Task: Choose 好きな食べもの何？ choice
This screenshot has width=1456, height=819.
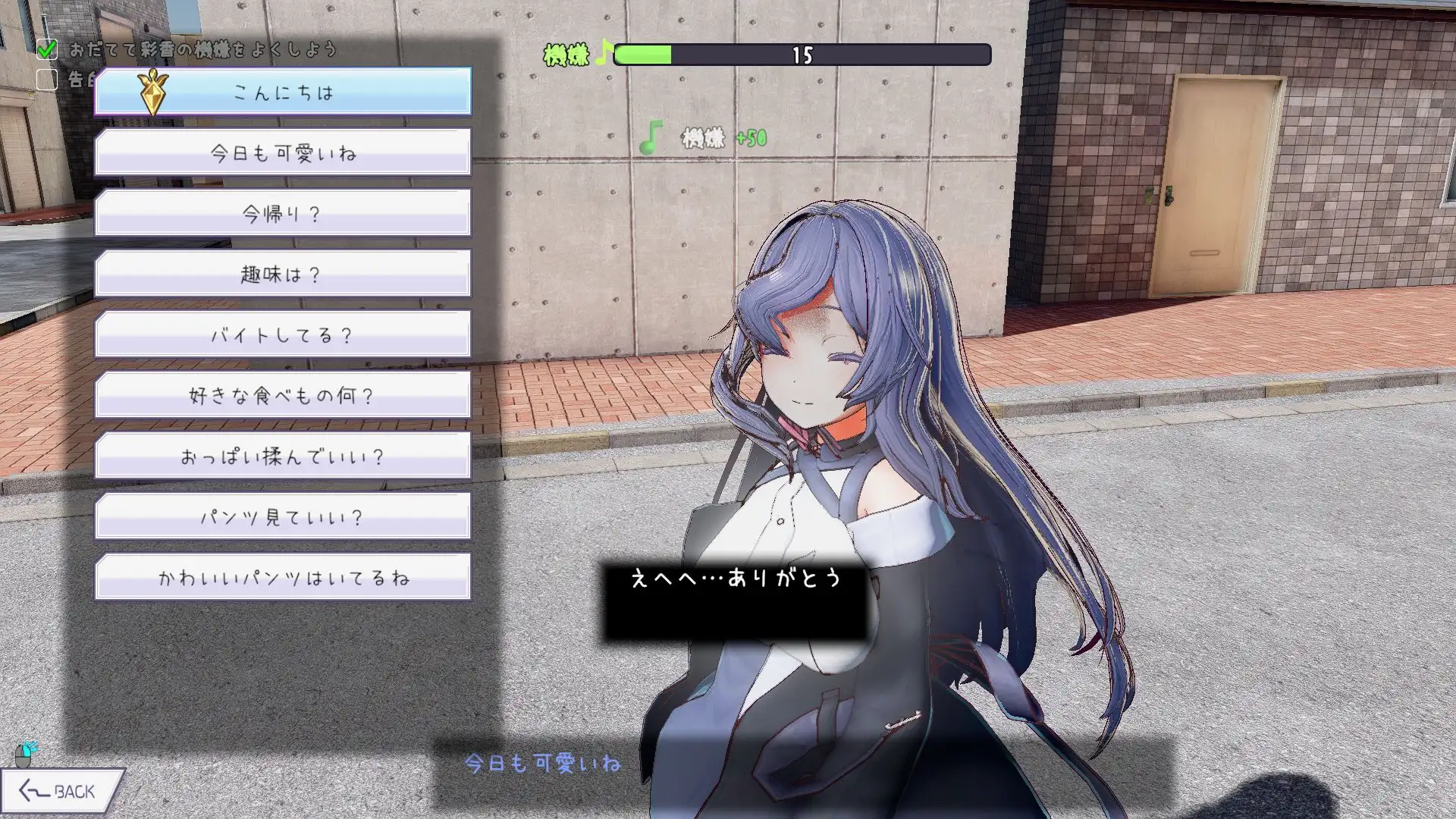Action: (x=283, y=394)
